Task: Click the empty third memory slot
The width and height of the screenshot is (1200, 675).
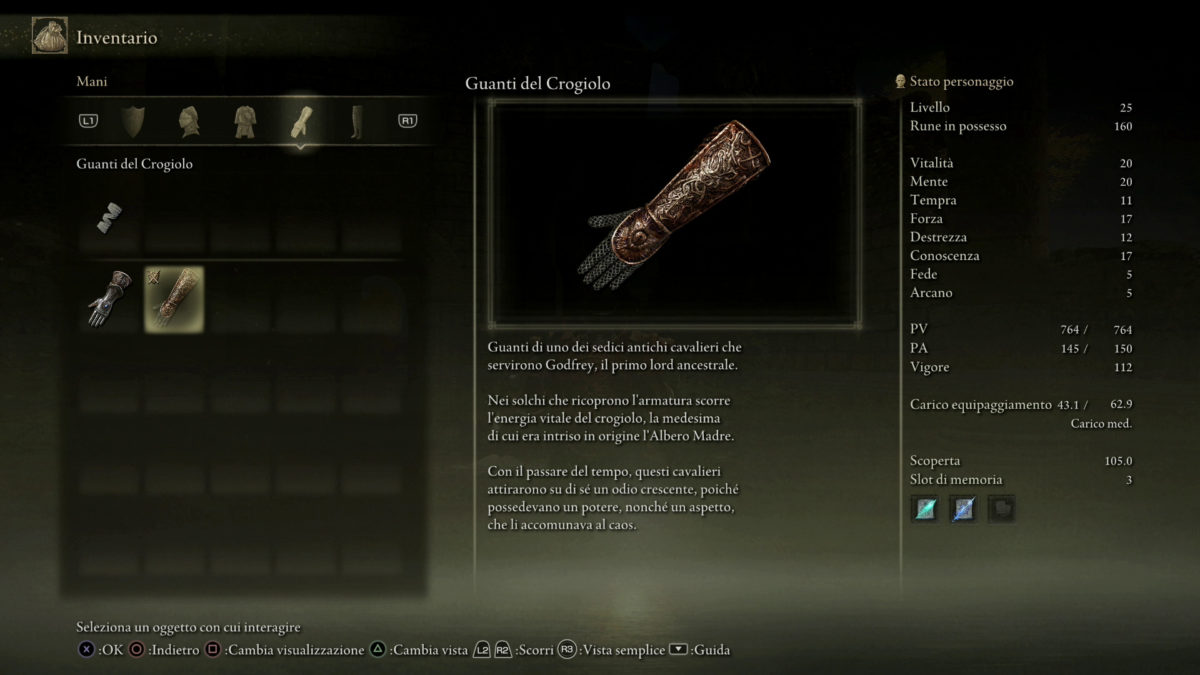Action: (1001, 509)
